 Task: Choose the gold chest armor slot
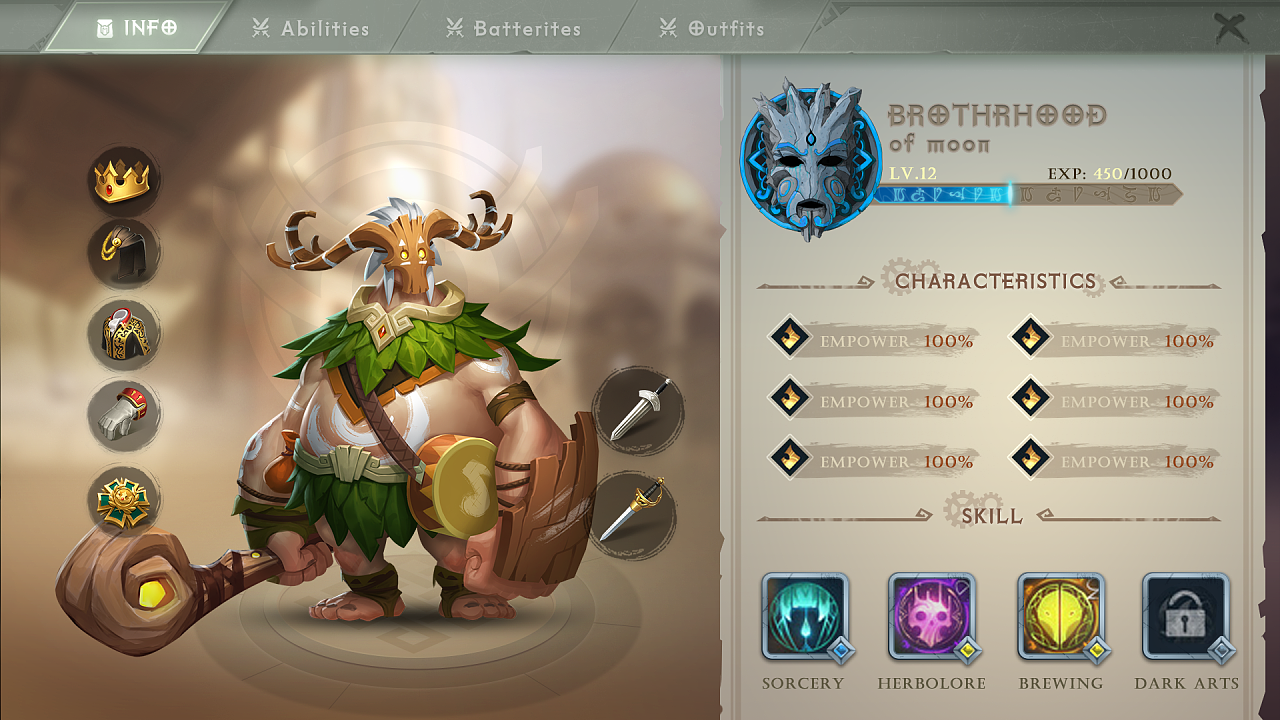[x=123, y=334]
